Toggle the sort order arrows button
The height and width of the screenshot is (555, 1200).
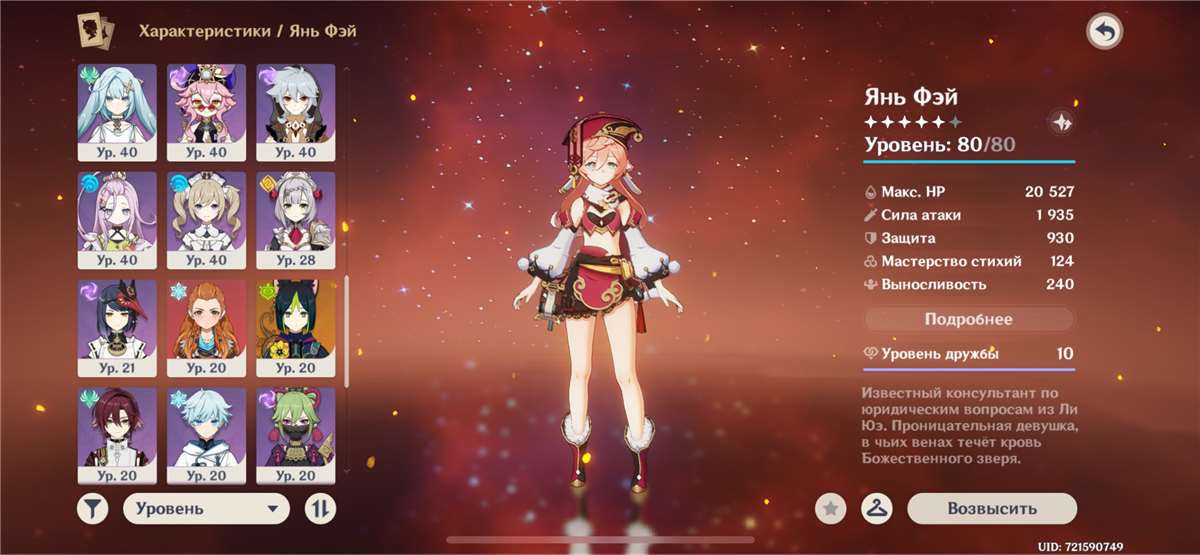(x=319, y=508)
